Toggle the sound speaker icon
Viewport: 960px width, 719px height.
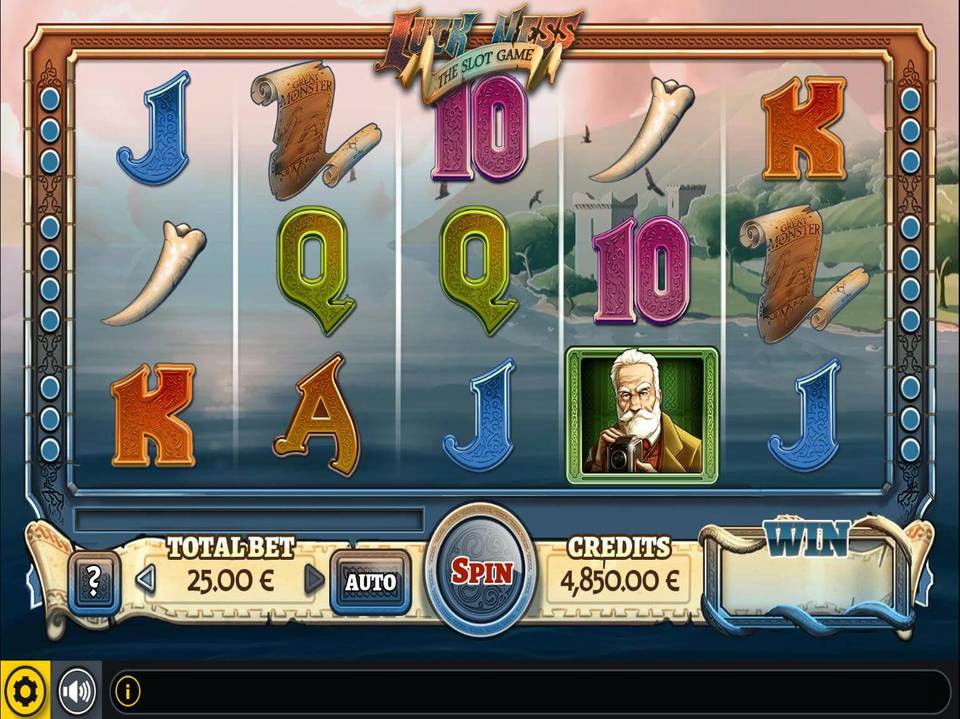click(x=77, y=691)
